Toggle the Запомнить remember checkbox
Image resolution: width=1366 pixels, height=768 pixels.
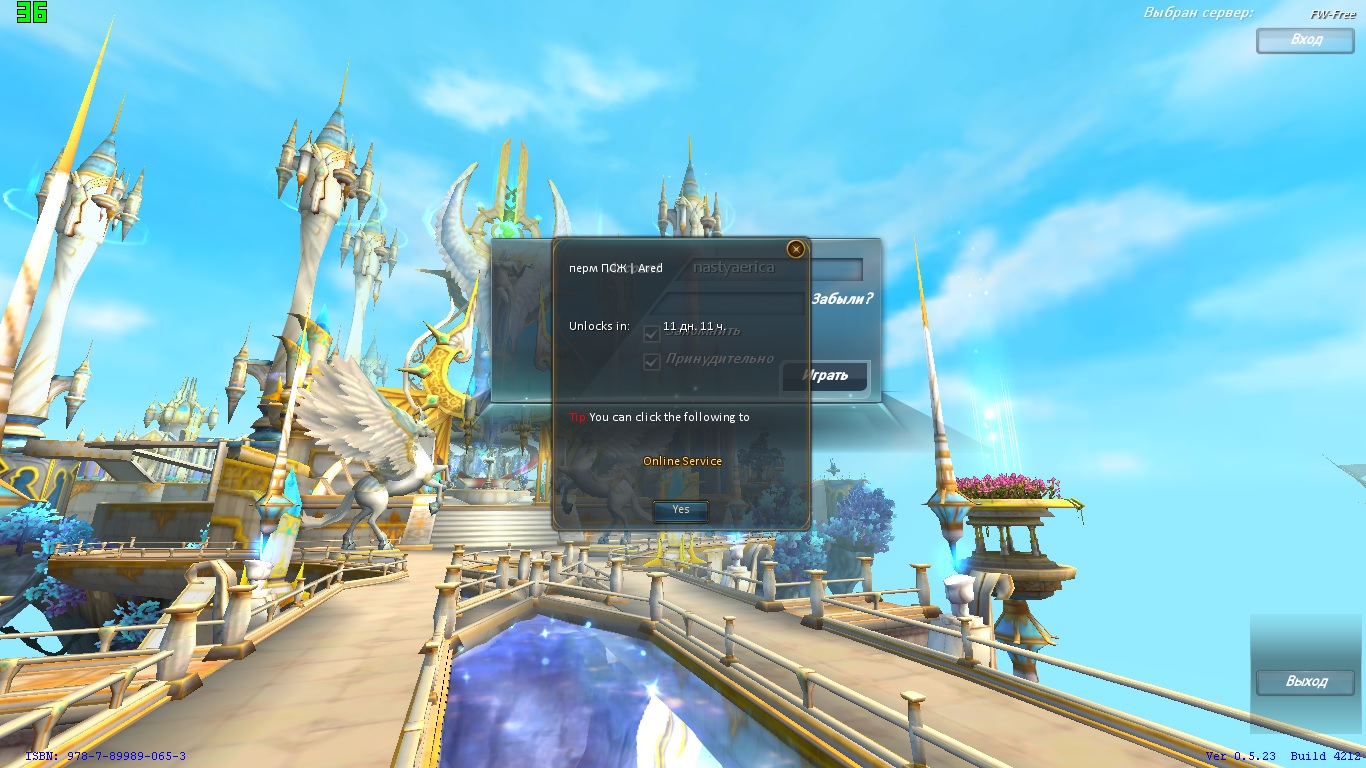tap(652, 333)
